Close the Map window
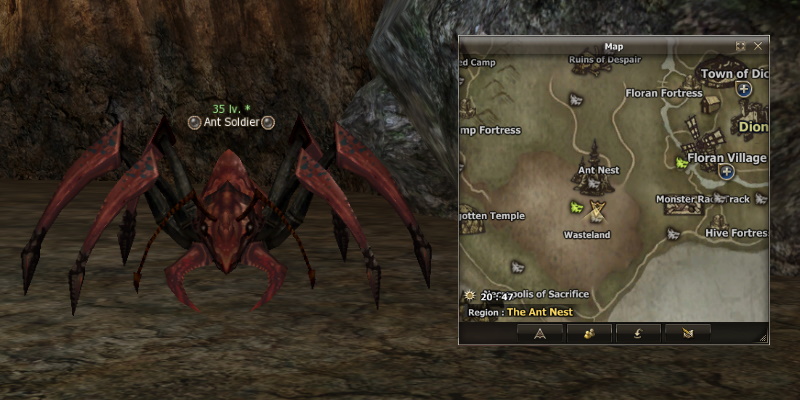Screen dimensions: 800x400 pos(758,46)
